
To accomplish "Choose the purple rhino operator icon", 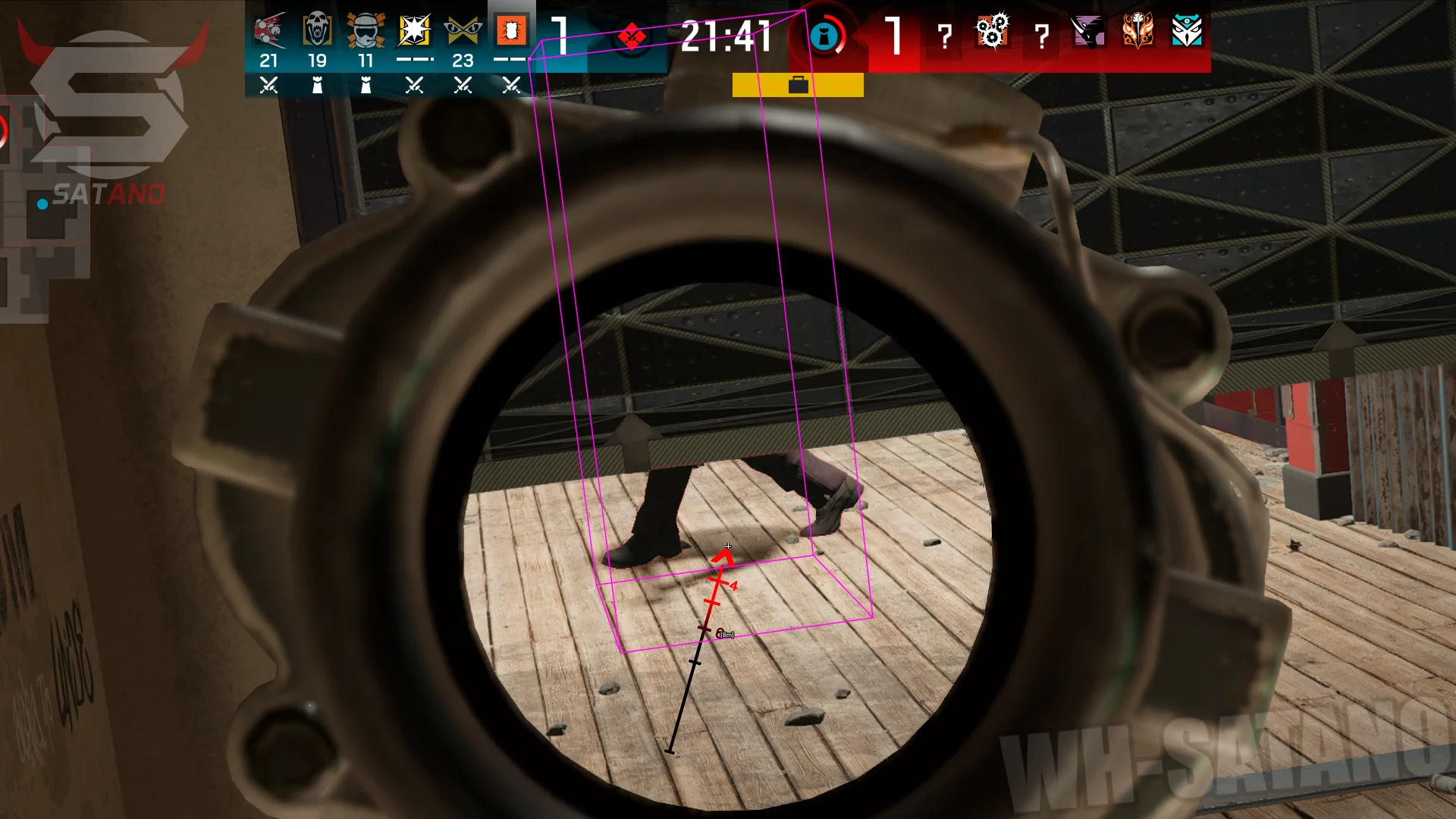I will click(1089, 31).
